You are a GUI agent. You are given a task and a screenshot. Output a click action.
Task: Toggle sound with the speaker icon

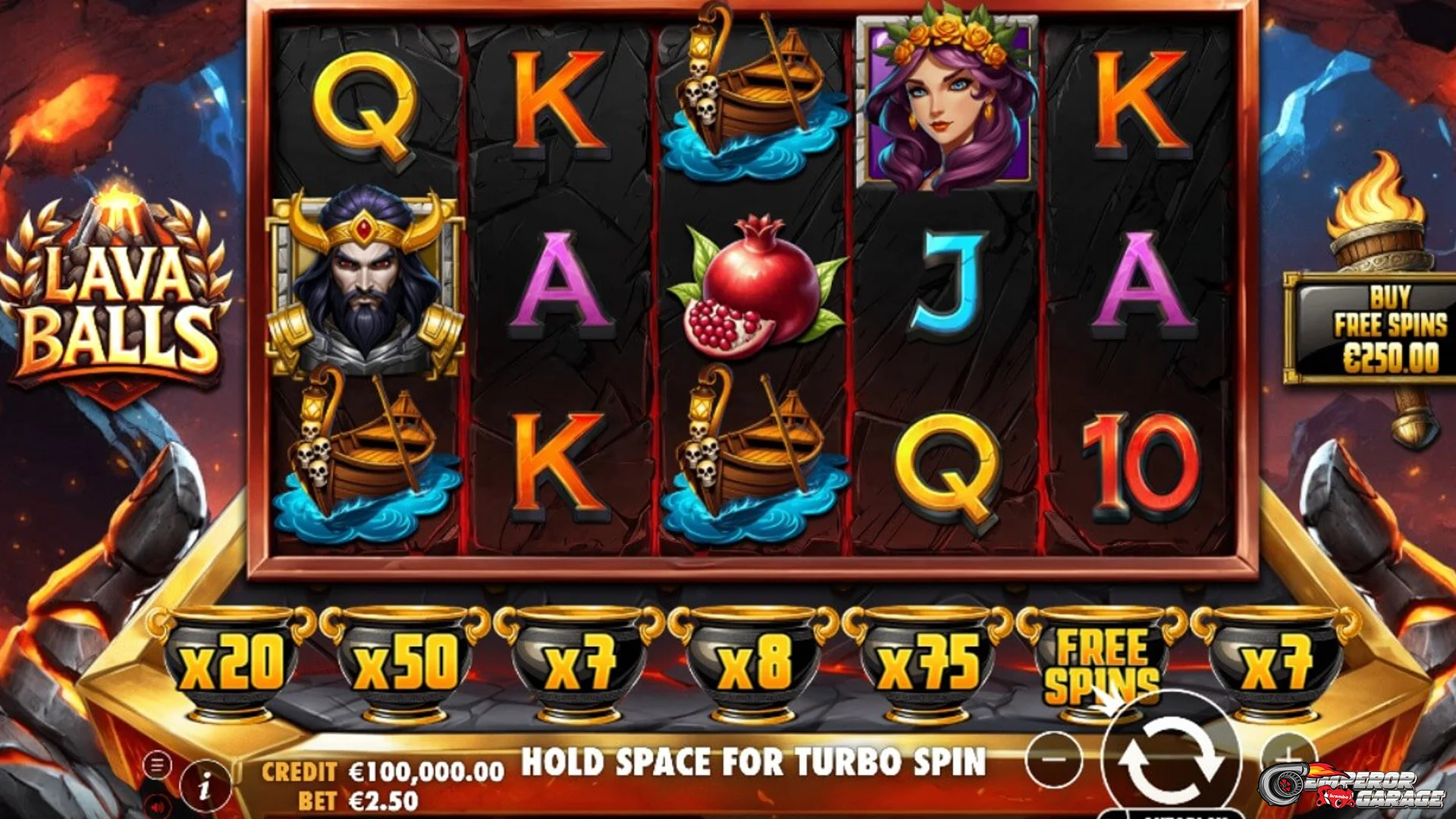click(157, 805)
